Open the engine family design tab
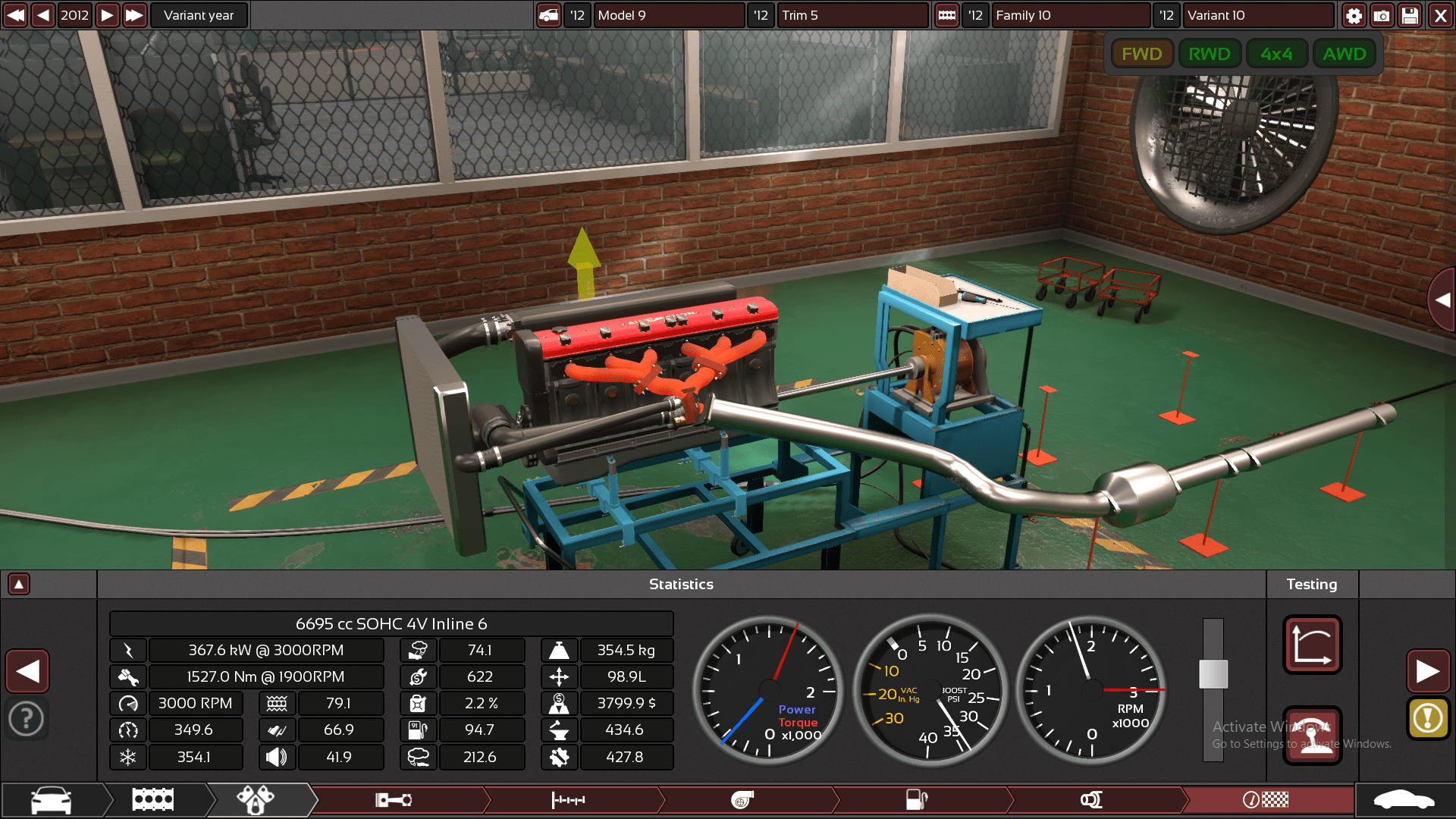Viewport: 1456px width, 819px height. [153, 799]
